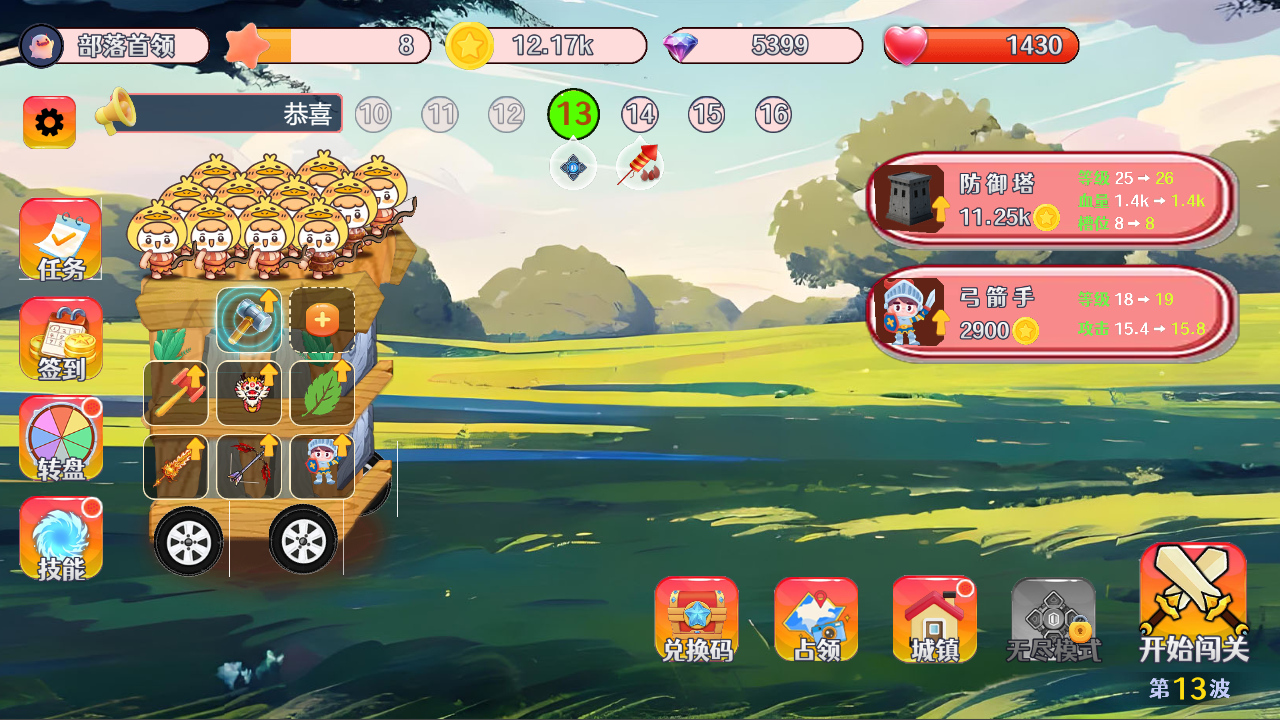
Task: Select the hammer item on the cart
Action: (x=250, y=320)
